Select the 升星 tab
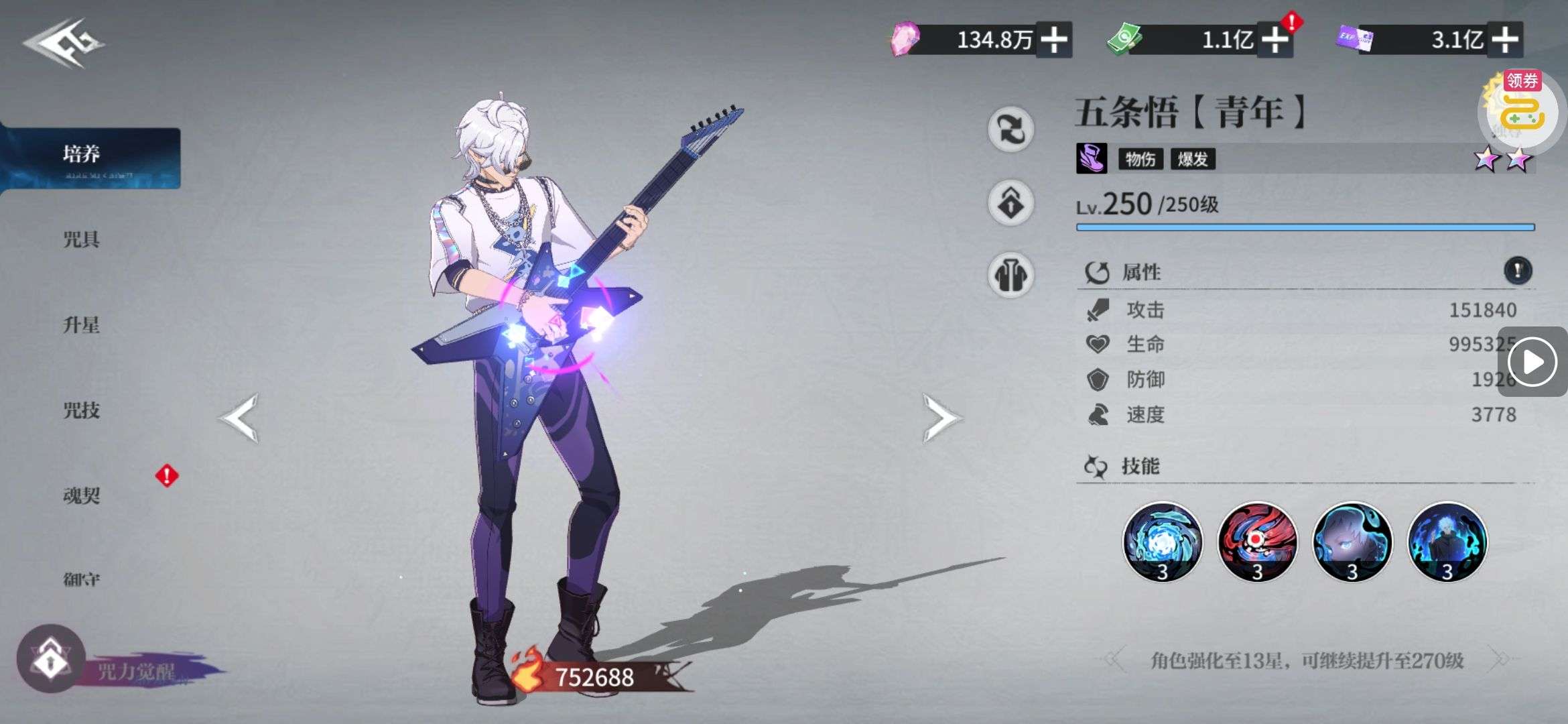Viewport: 1568px width, 724px height. (x=82, y=325)
